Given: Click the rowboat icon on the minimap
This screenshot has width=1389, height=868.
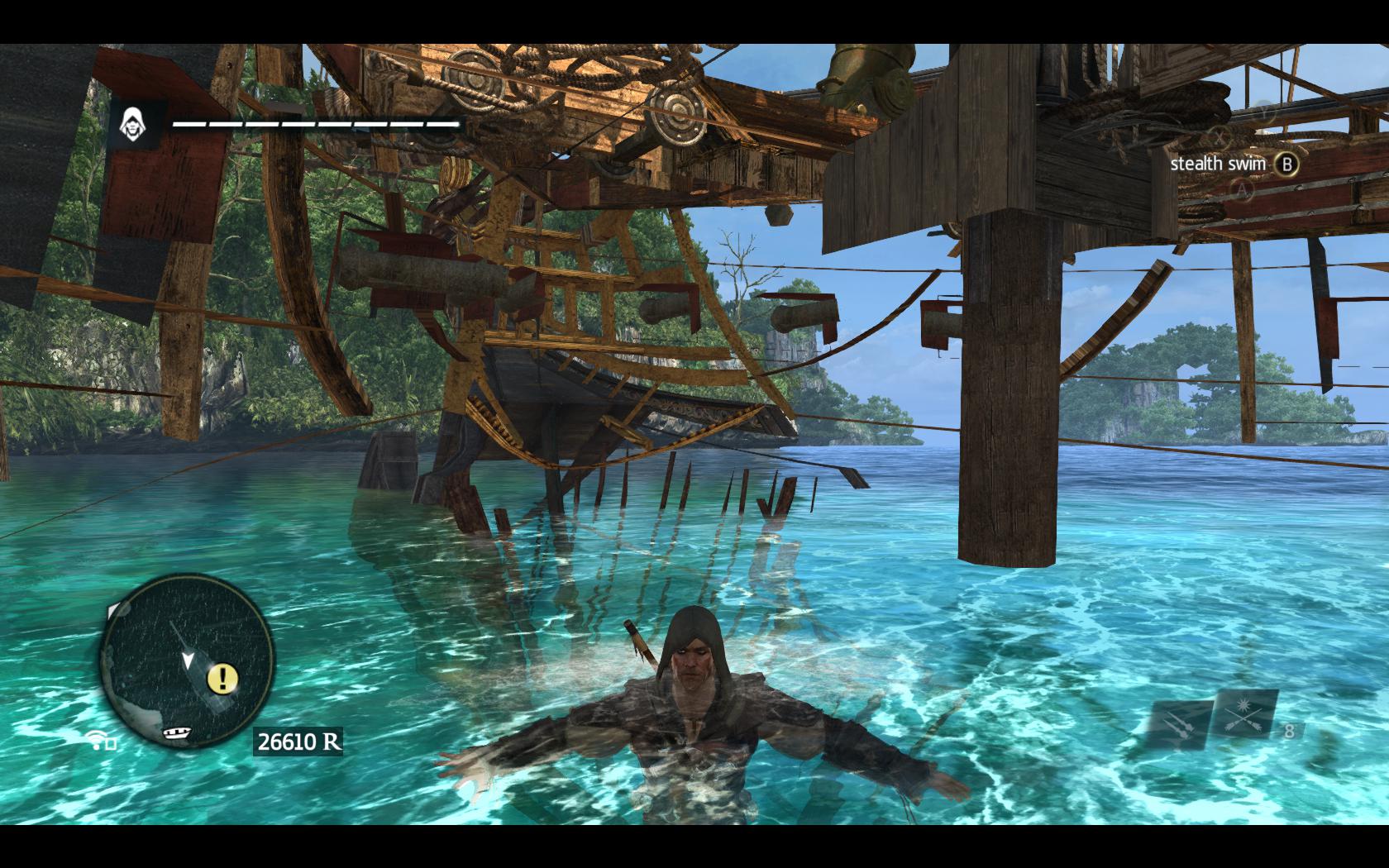Looking at the screenshot, I should (178, 732).
